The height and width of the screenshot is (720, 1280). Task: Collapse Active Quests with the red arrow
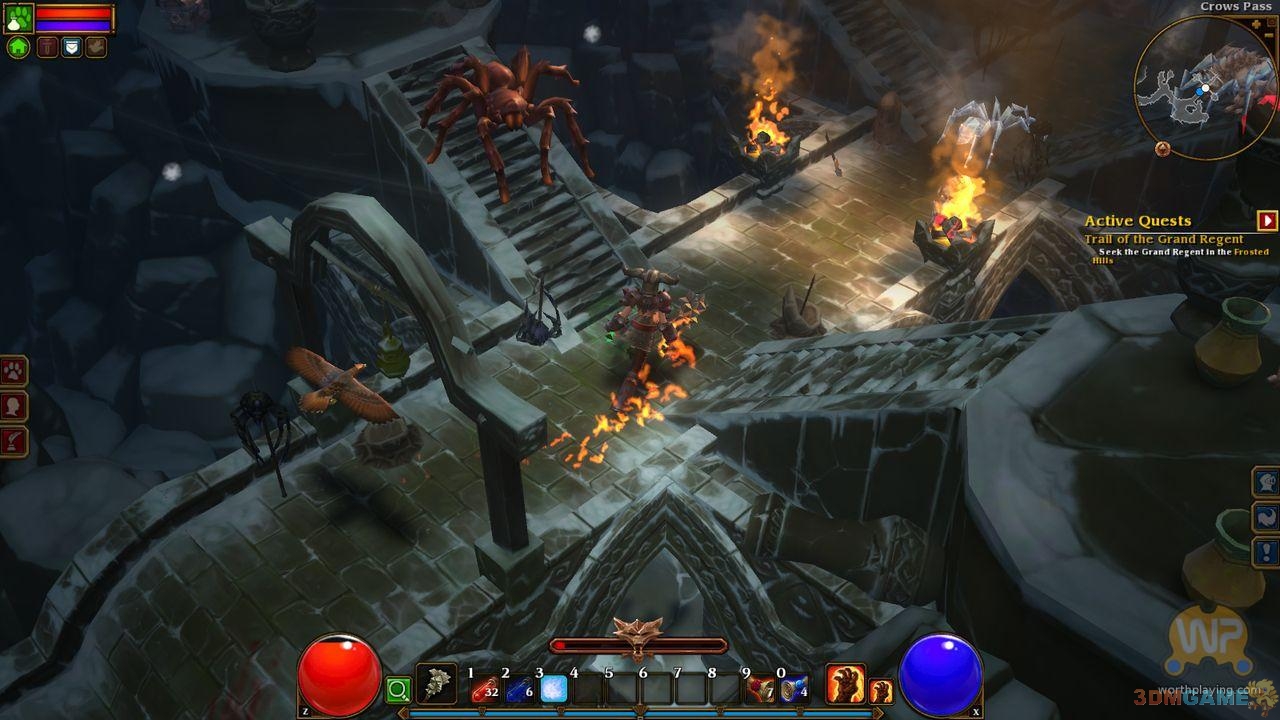pyautogui.click(x=1268, y=221)
